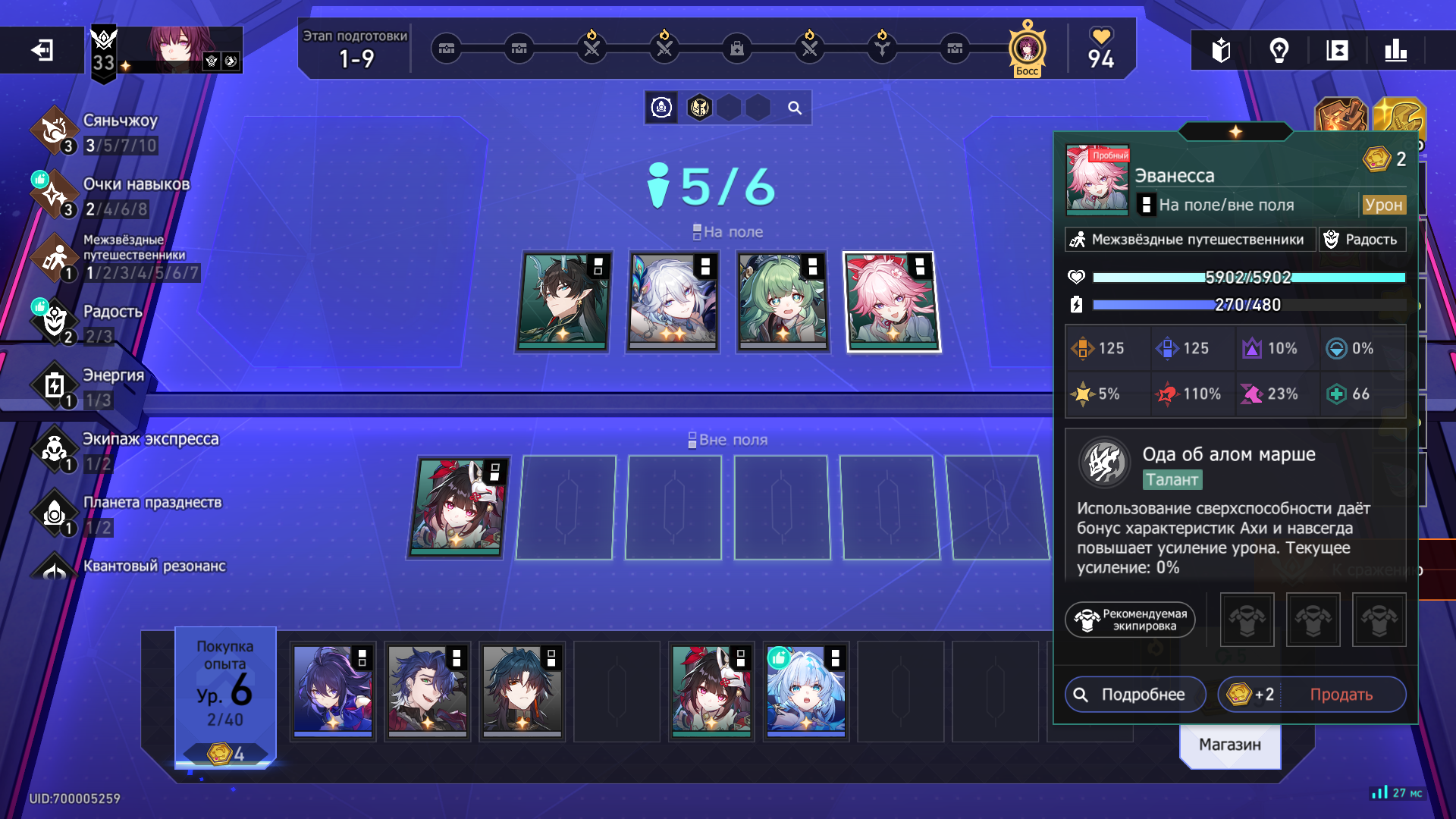Select the blue-haired girl card in shop row

coord(805,691)
